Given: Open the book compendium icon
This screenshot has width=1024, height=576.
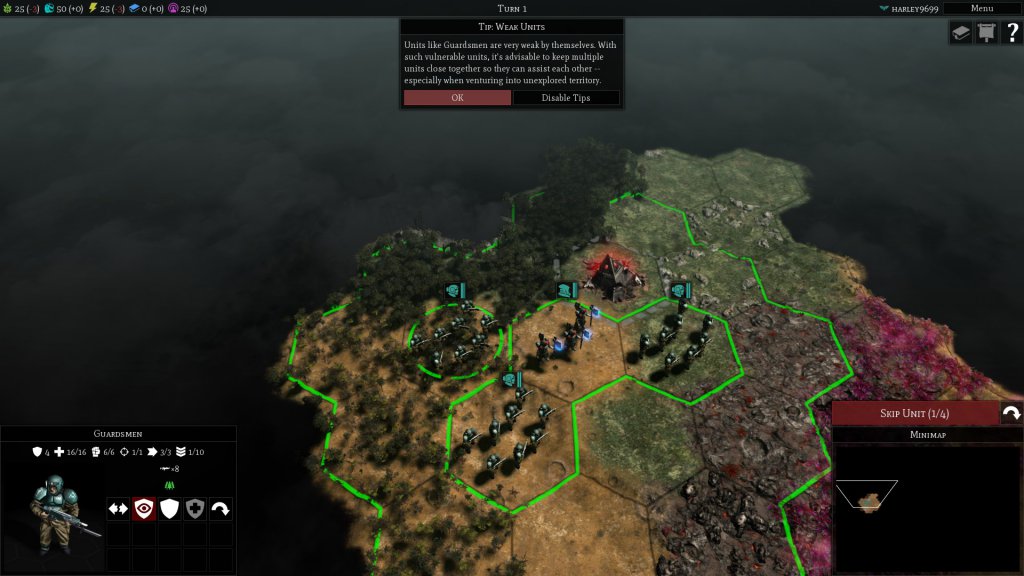Looking at the screenshot, I should (960, 33).
